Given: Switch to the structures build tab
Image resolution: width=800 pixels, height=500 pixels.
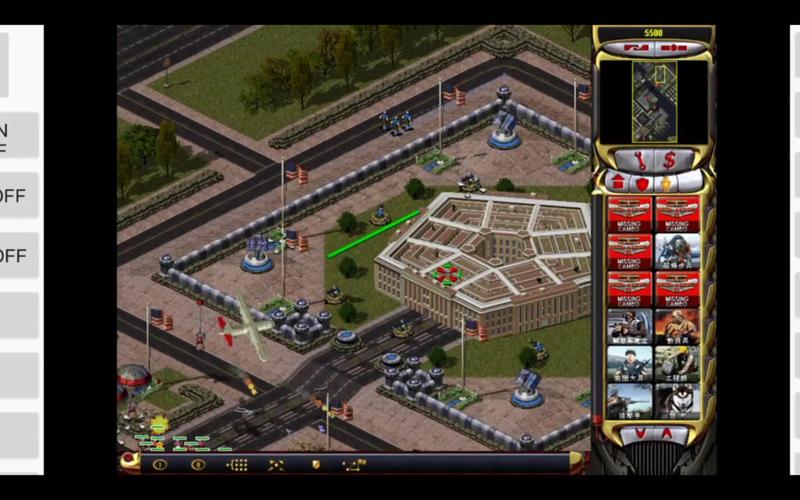Looking at the screenshot, I should coord(617,183).
